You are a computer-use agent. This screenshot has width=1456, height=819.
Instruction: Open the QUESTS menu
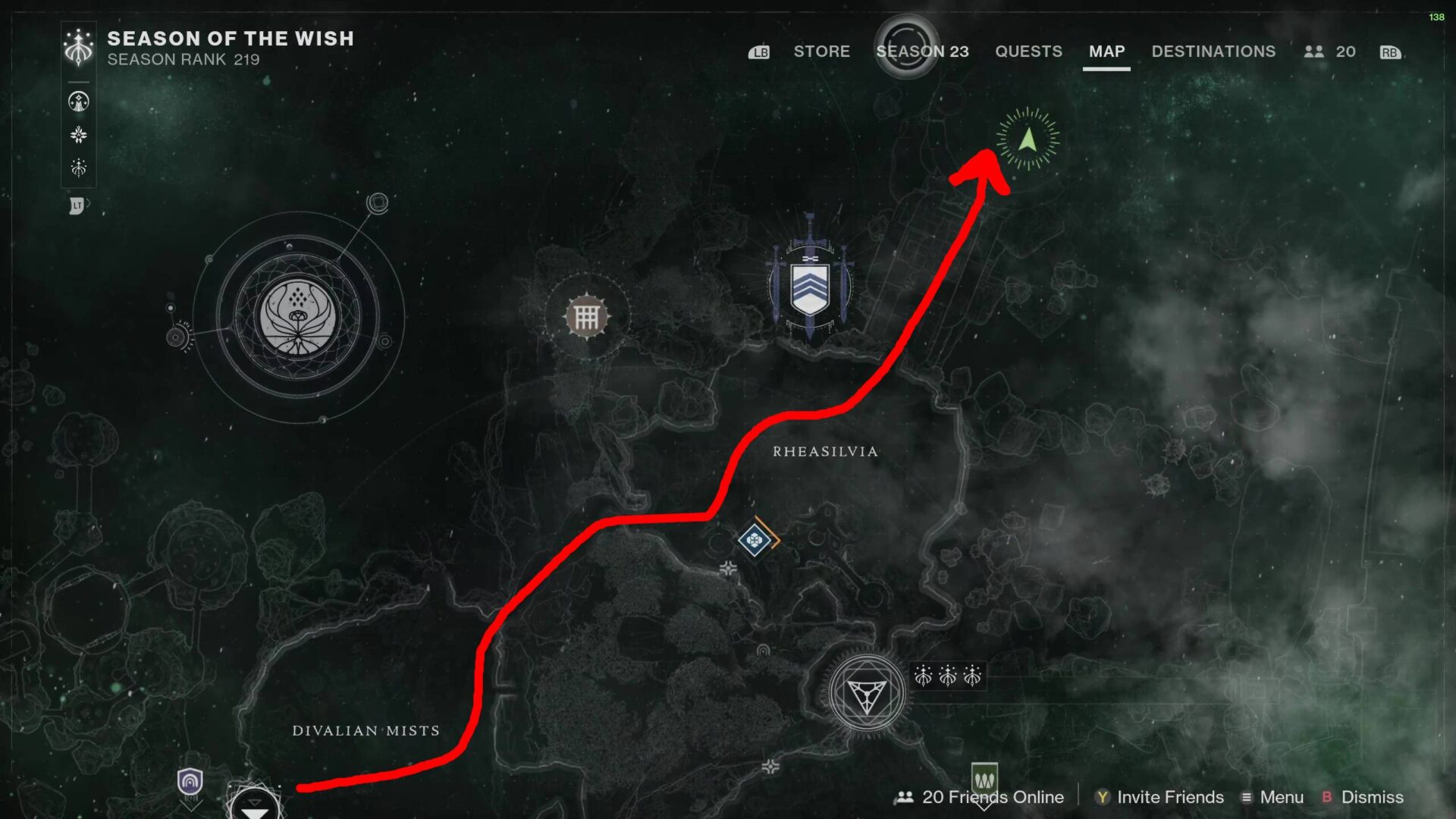coord(1028,52)
